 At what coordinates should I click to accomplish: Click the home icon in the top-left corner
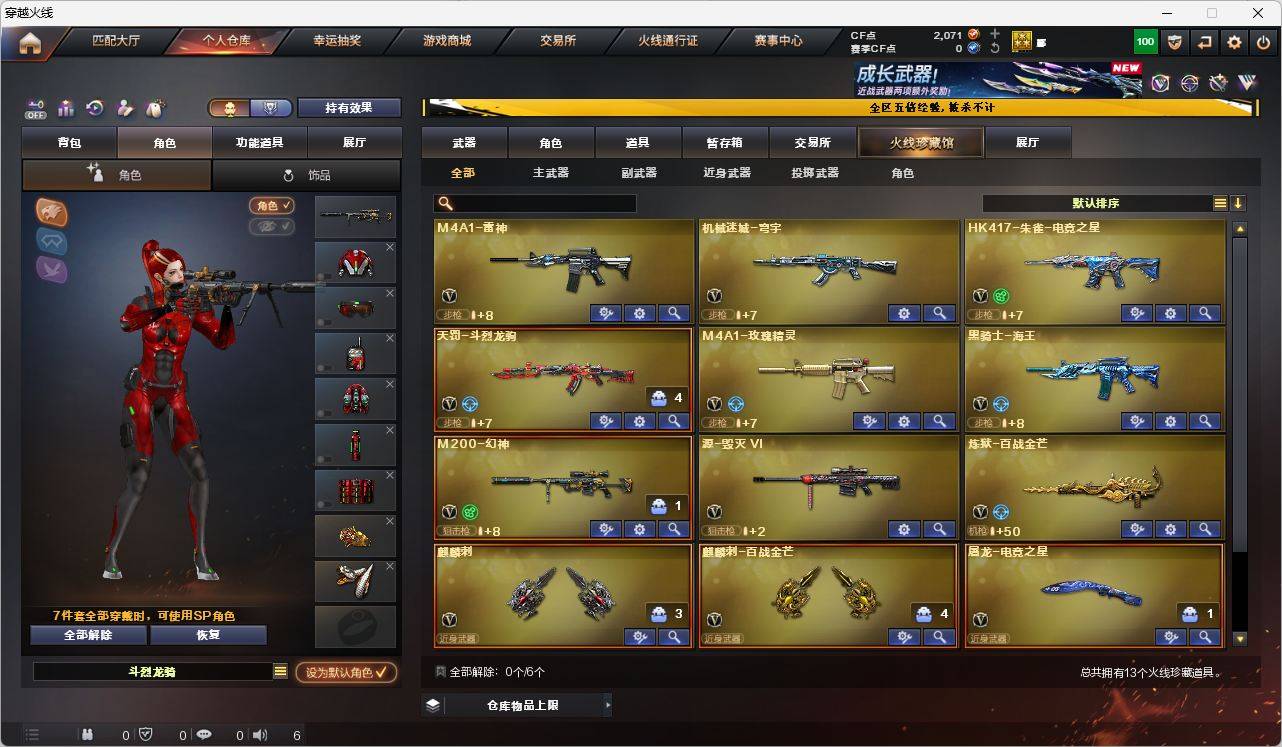click(x=30, y=43)
